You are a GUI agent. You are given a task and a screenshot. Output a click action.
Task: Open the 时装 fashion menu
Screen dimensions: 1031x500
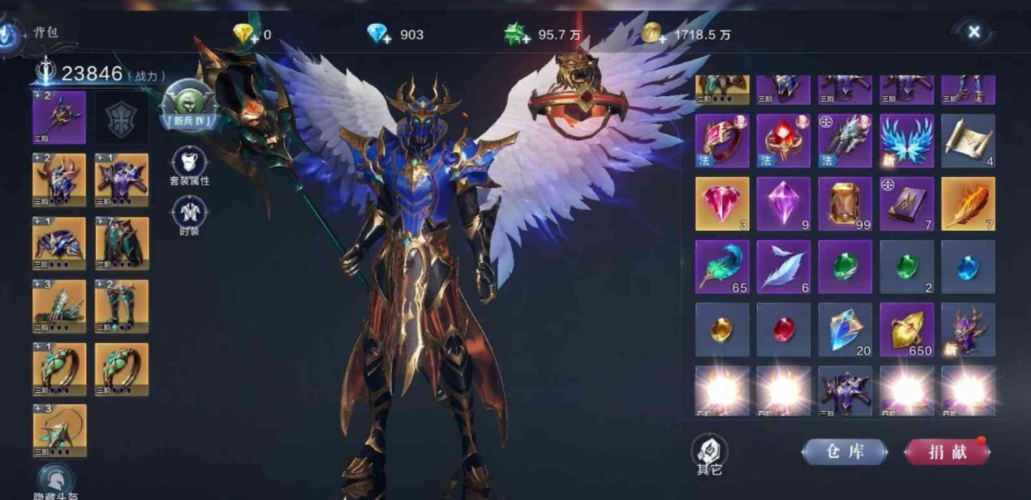189,216
